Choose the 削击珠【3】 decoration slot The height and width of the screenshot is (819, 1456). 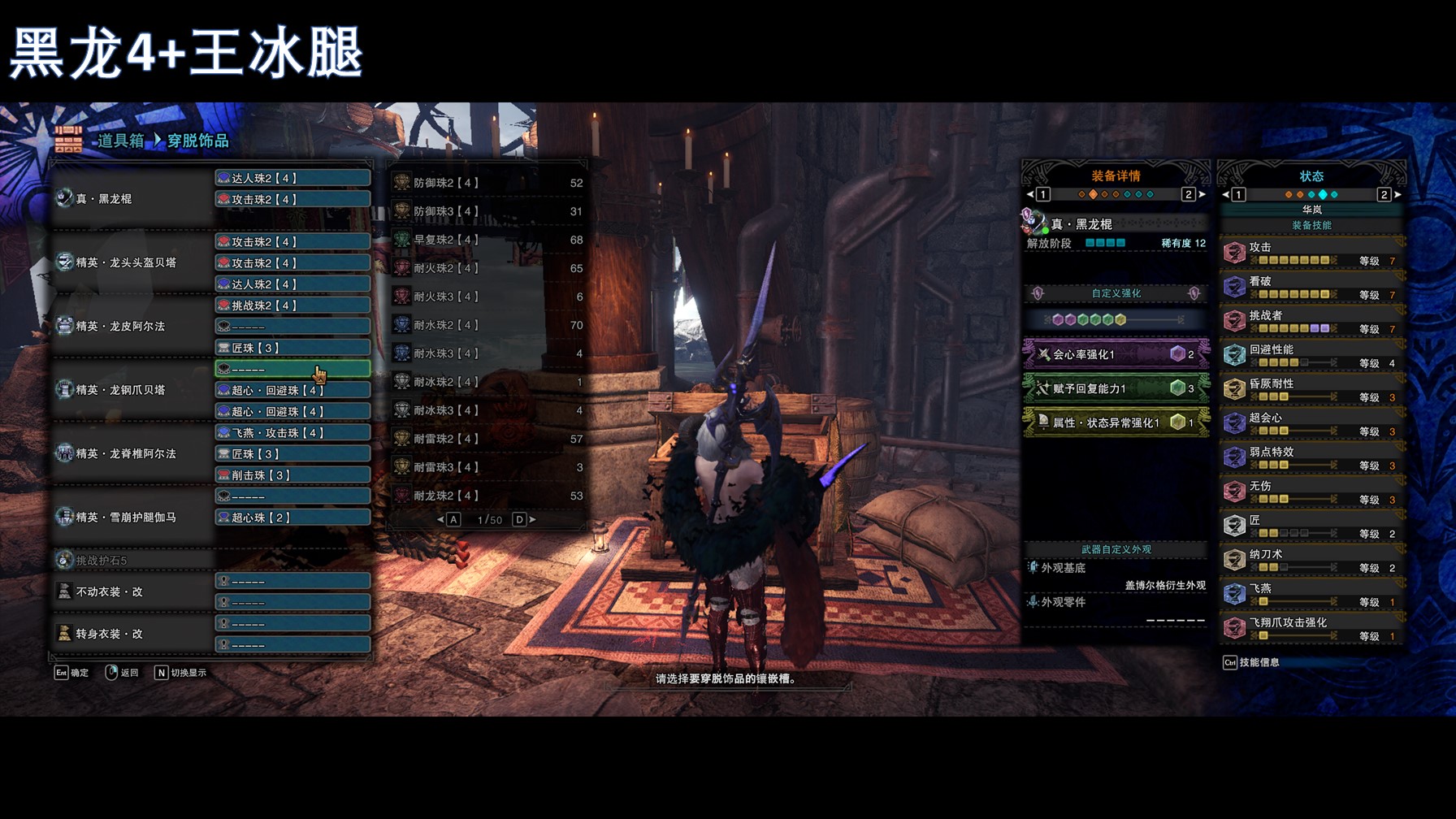(292, 475)
